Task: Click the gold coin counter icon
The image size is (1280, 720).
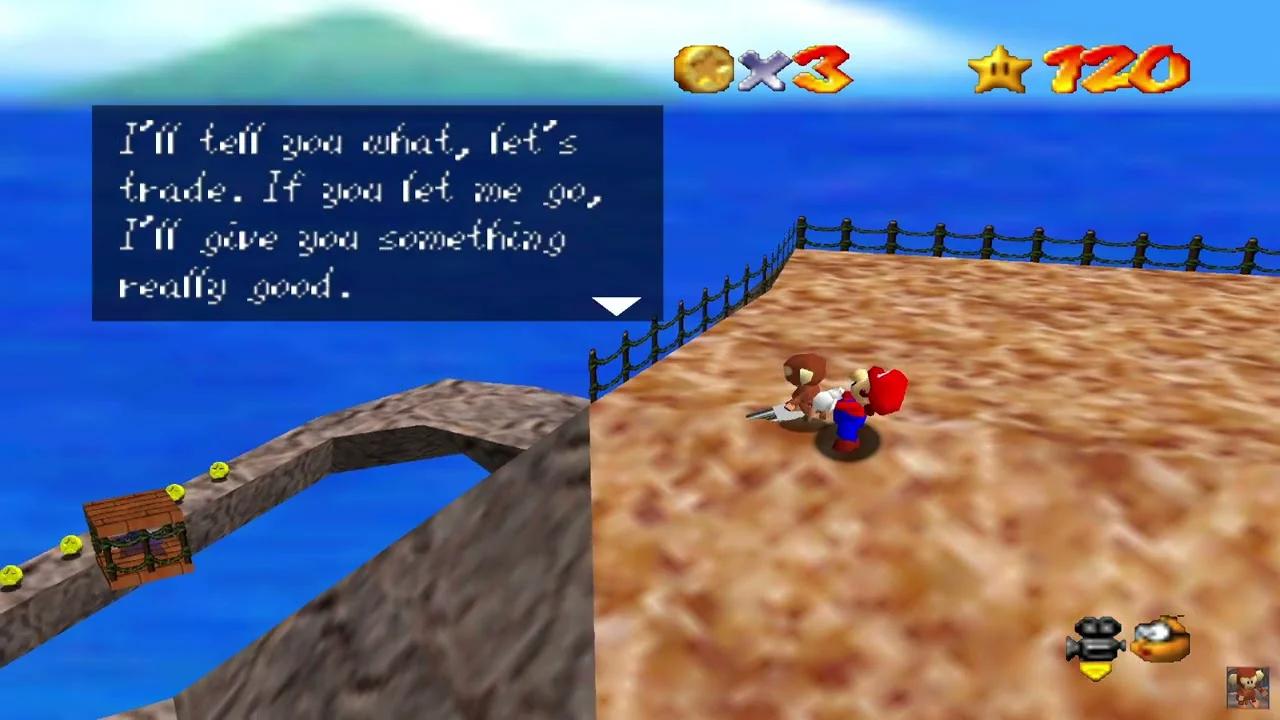Action: [704, 66]
